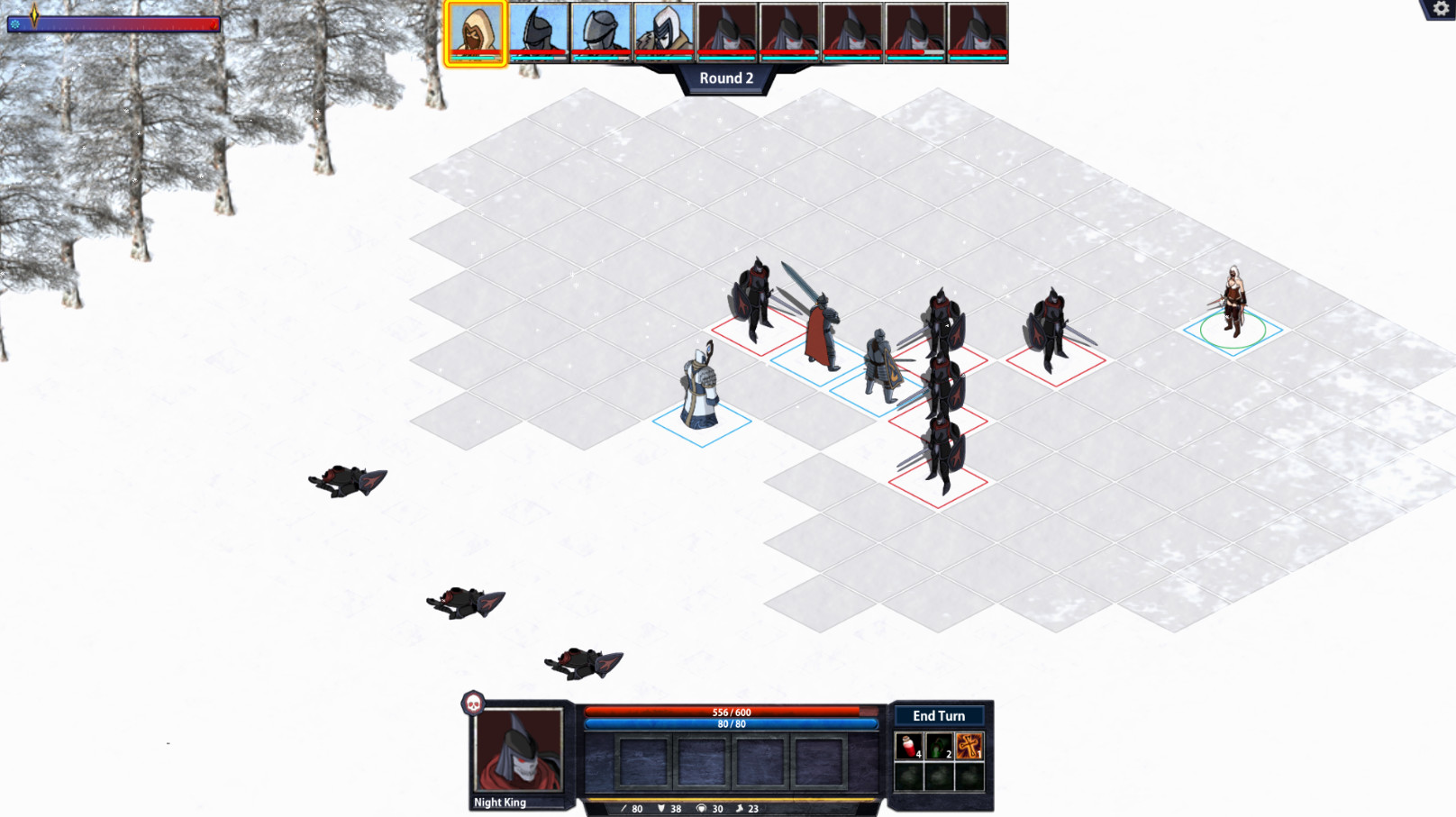Select the white knight portrait in turn order
The width and height of the screenshot is (1456, 817).
click(665, 30)
